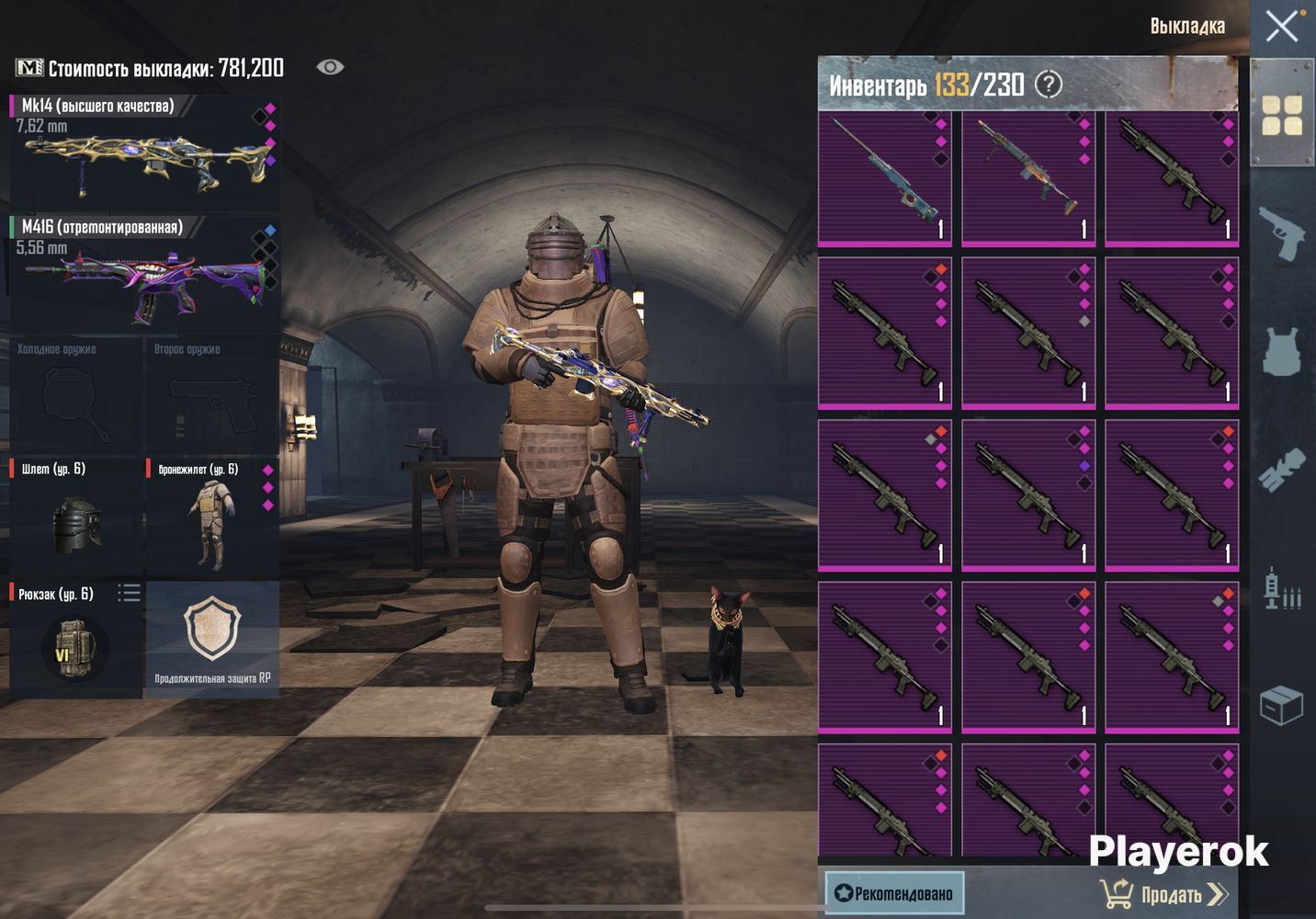The height and width of the screenshot is (919, 1316).
Task: Switch to the crate box tab
Action: coord(1282,706)
